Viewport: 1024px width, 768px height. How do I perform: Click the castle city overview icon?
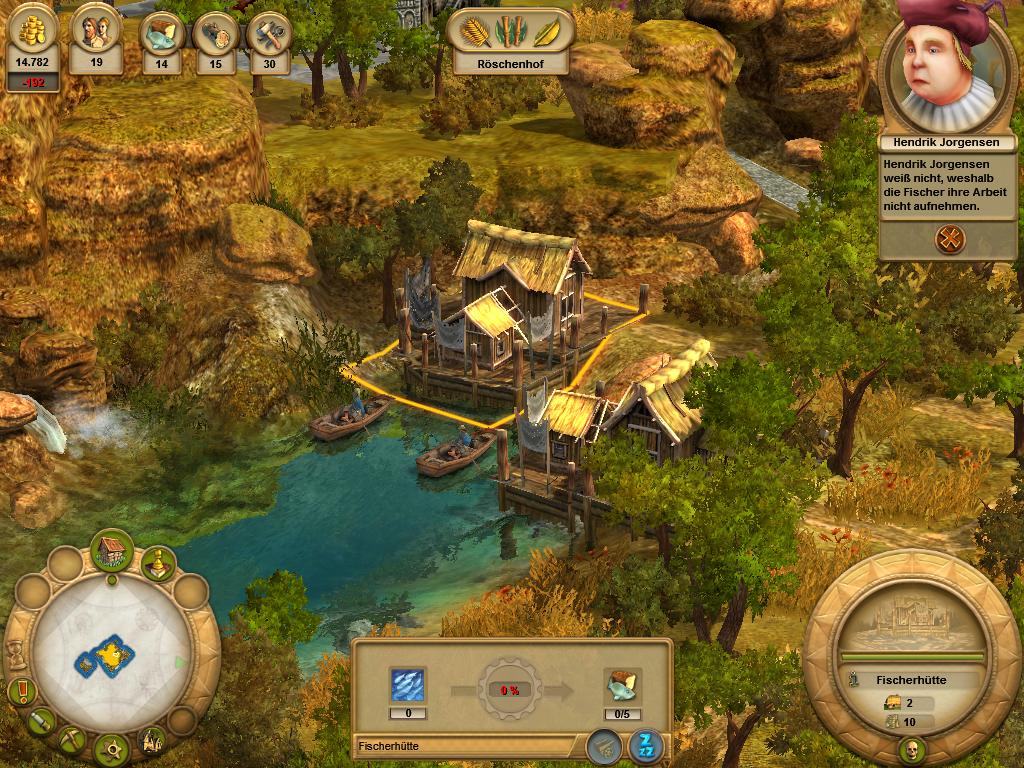(153, 738)
